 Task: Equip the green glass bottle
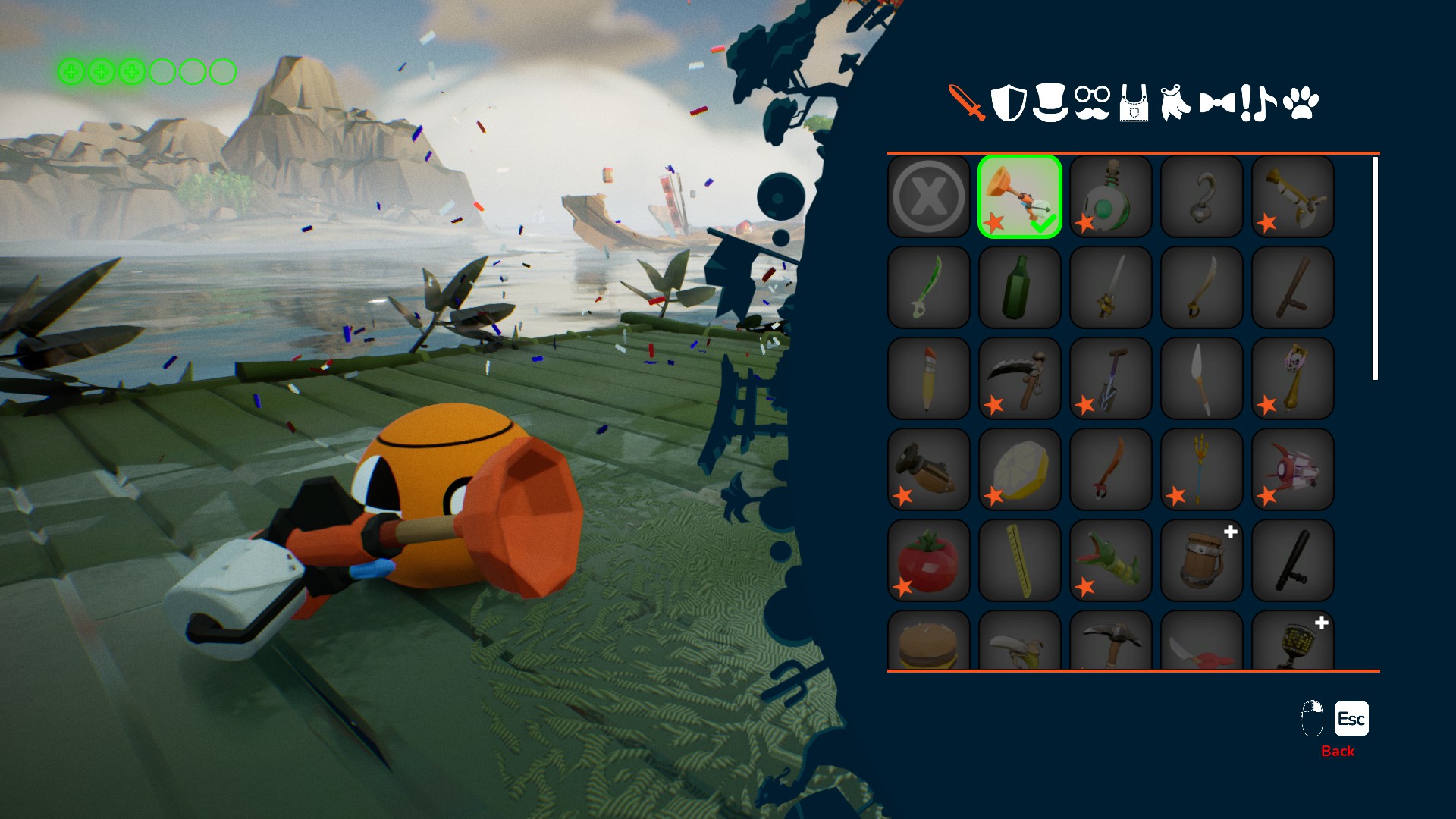click(1020, 288)
